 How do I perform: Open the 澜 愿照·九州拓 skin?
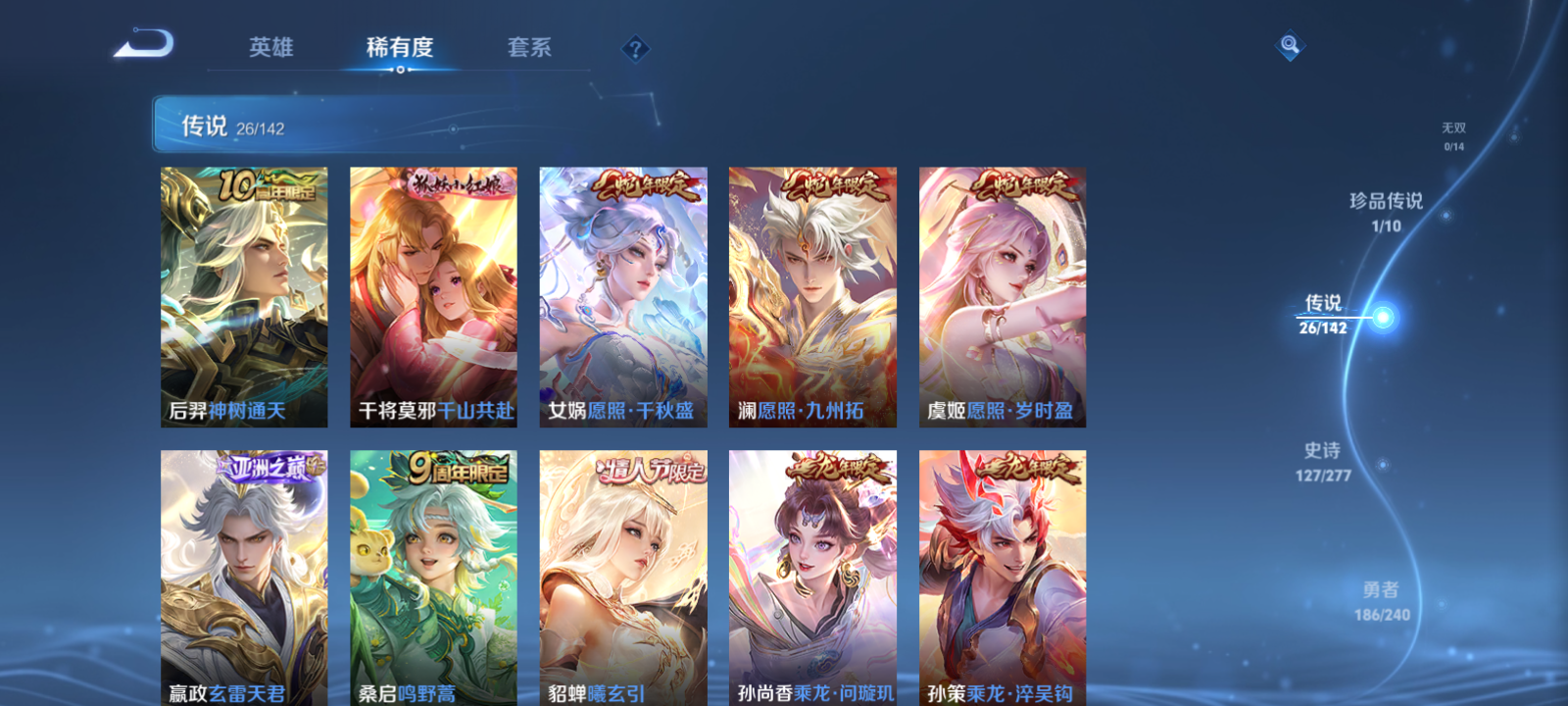(x=813, y=294)
